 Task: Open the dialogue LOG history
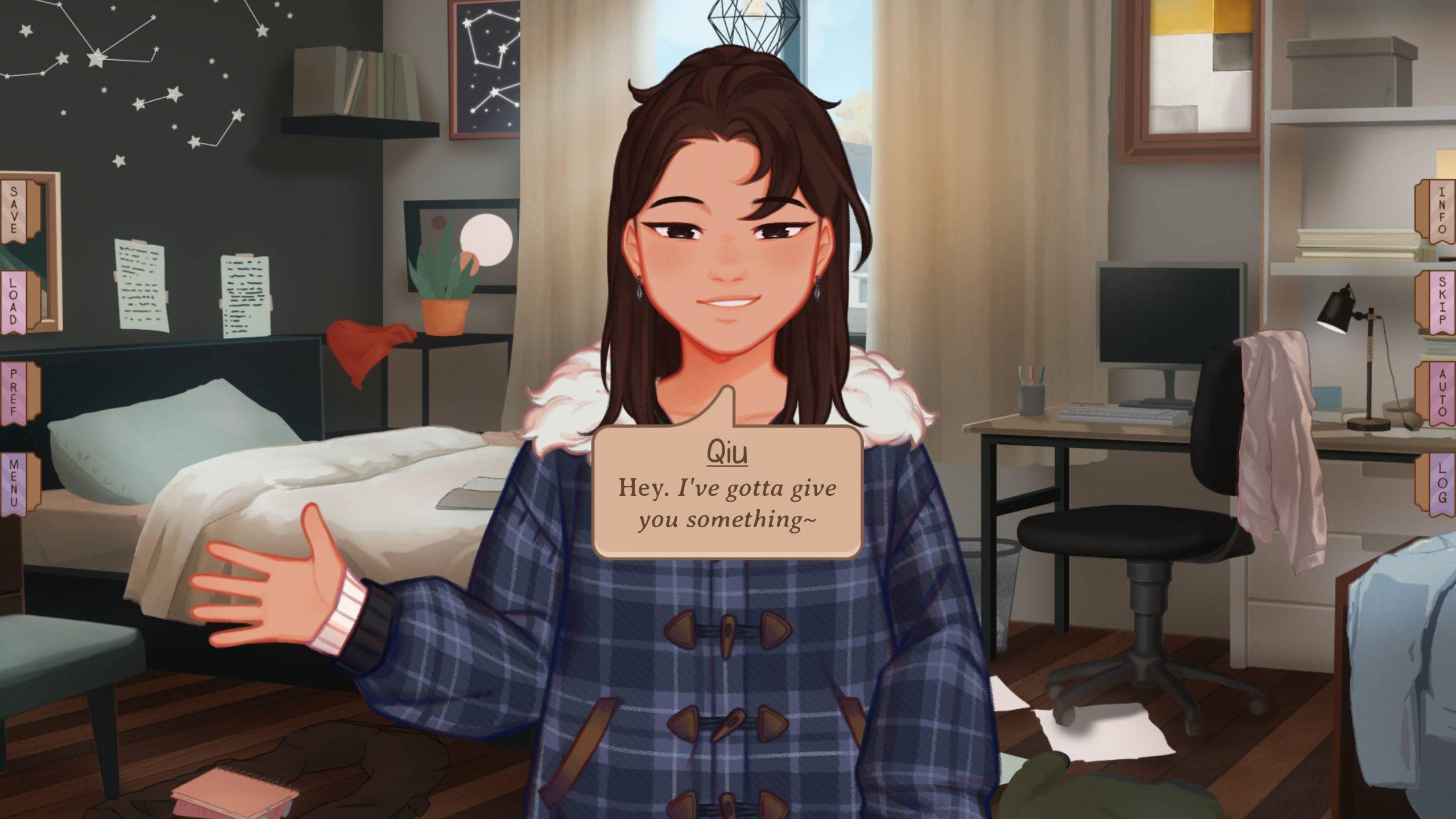(x=1440, y=483)
